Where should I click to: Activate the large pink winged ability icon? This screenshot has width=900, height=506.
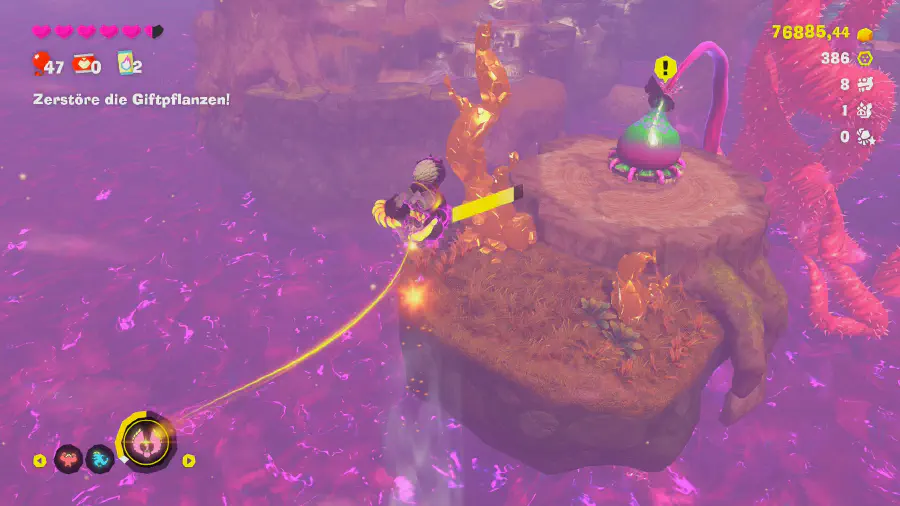pos(146,441)
